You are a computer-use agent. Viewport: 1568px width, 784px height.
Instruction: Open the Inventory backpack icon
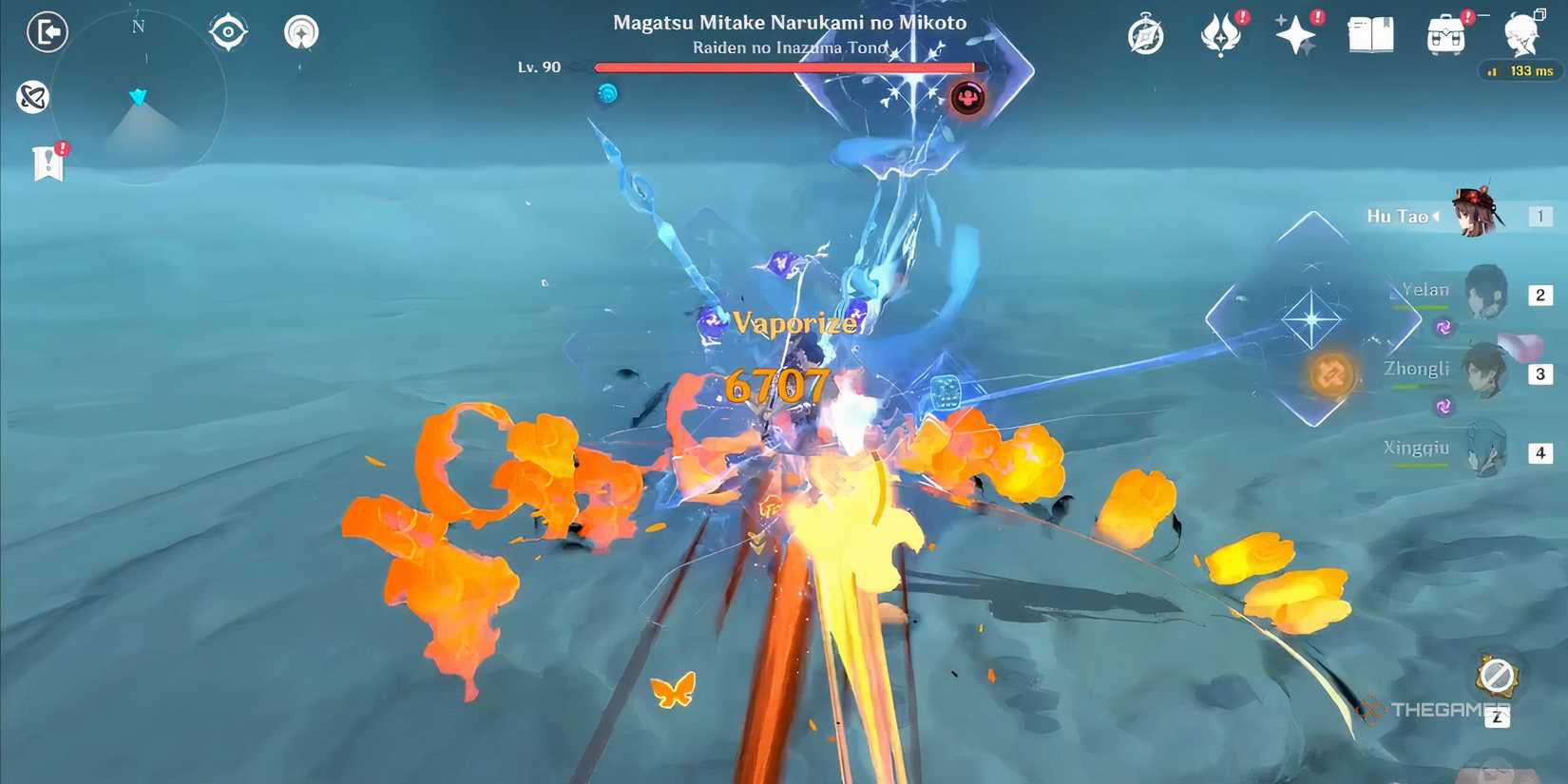point(1444,36)
